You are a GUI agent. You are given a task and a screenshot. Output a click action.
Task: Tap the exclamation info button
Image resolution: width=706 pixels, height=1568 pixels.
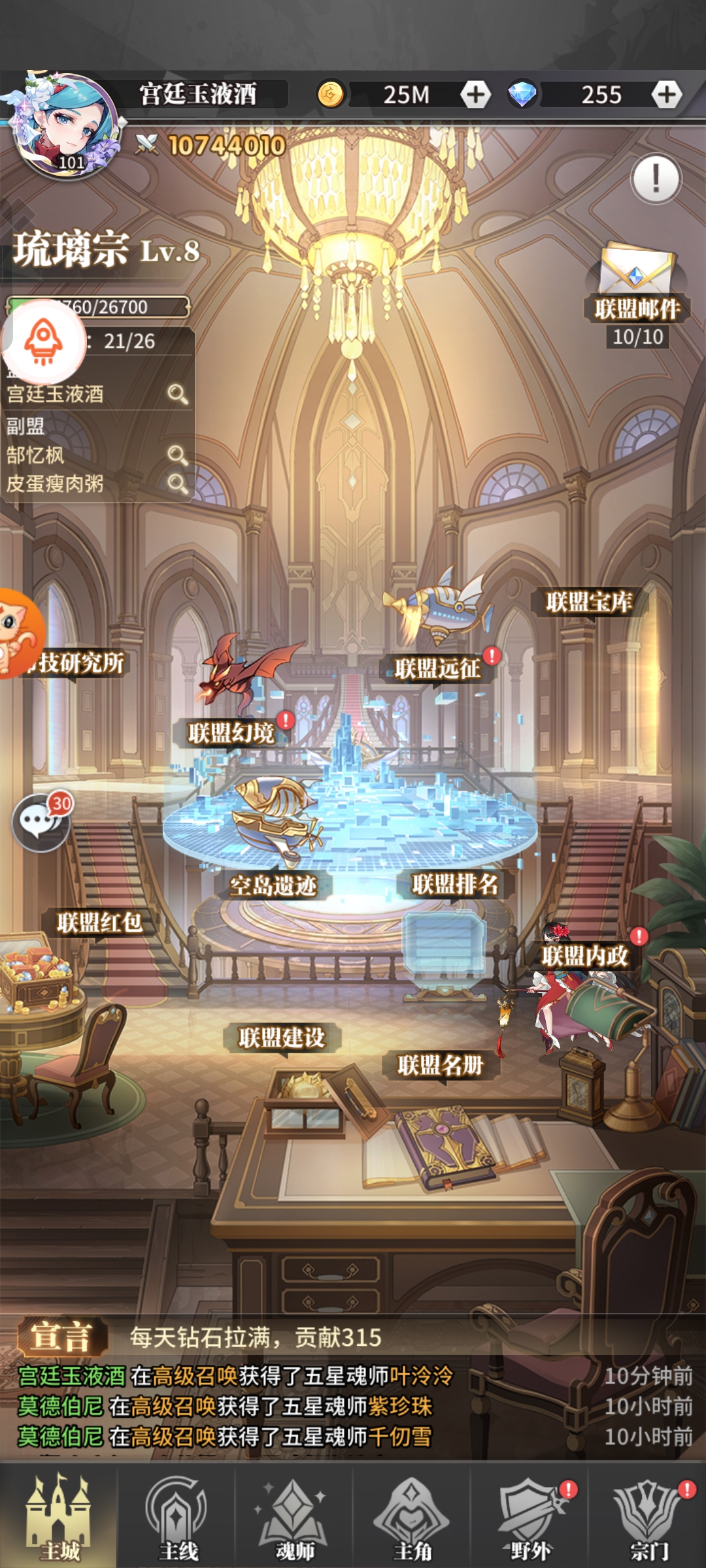pyautogui.click(x=656, y=178)
